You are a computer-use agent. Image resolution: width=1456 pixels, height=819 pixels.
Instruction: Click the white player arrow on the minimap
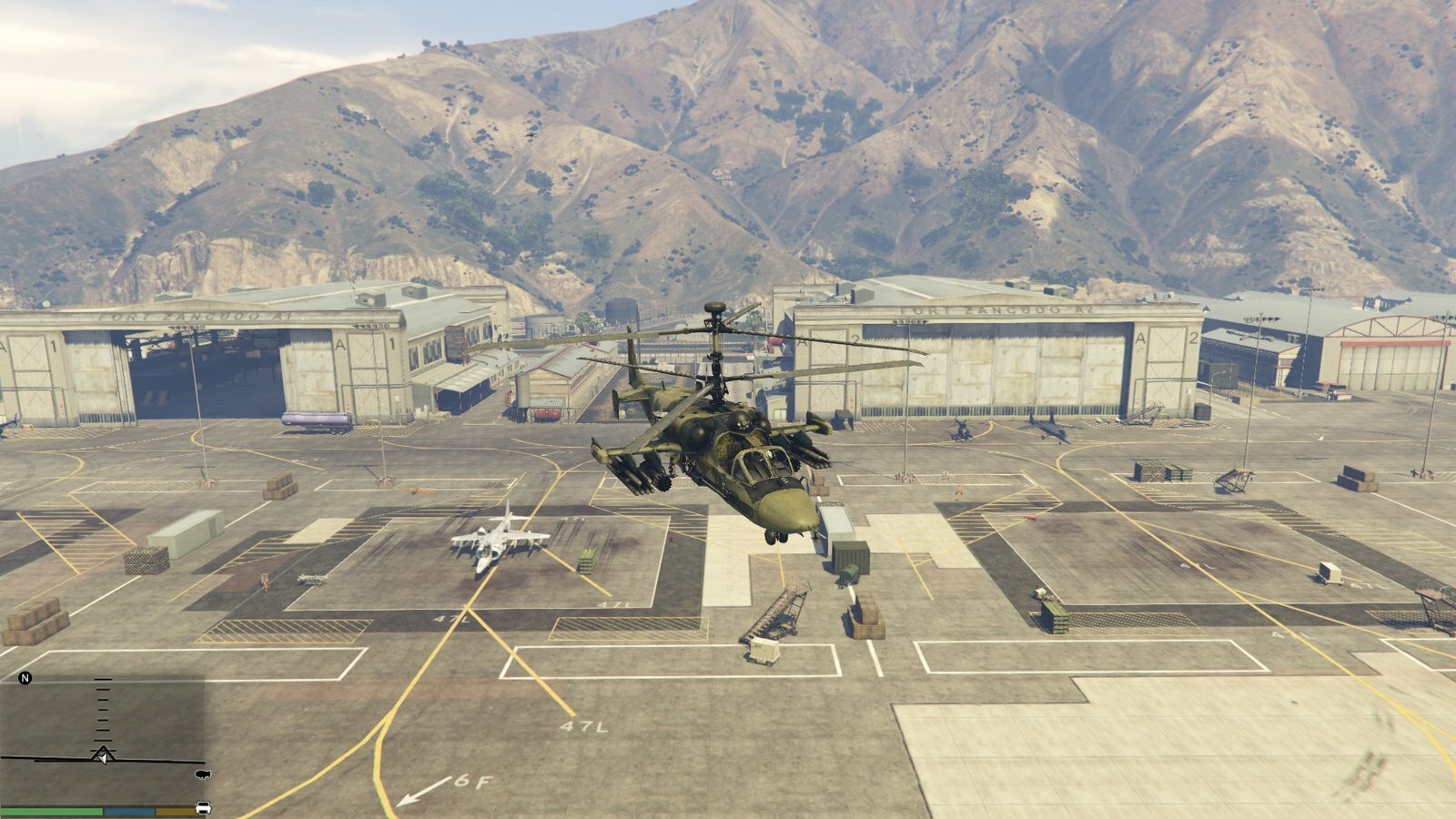(x=103, y=756)
